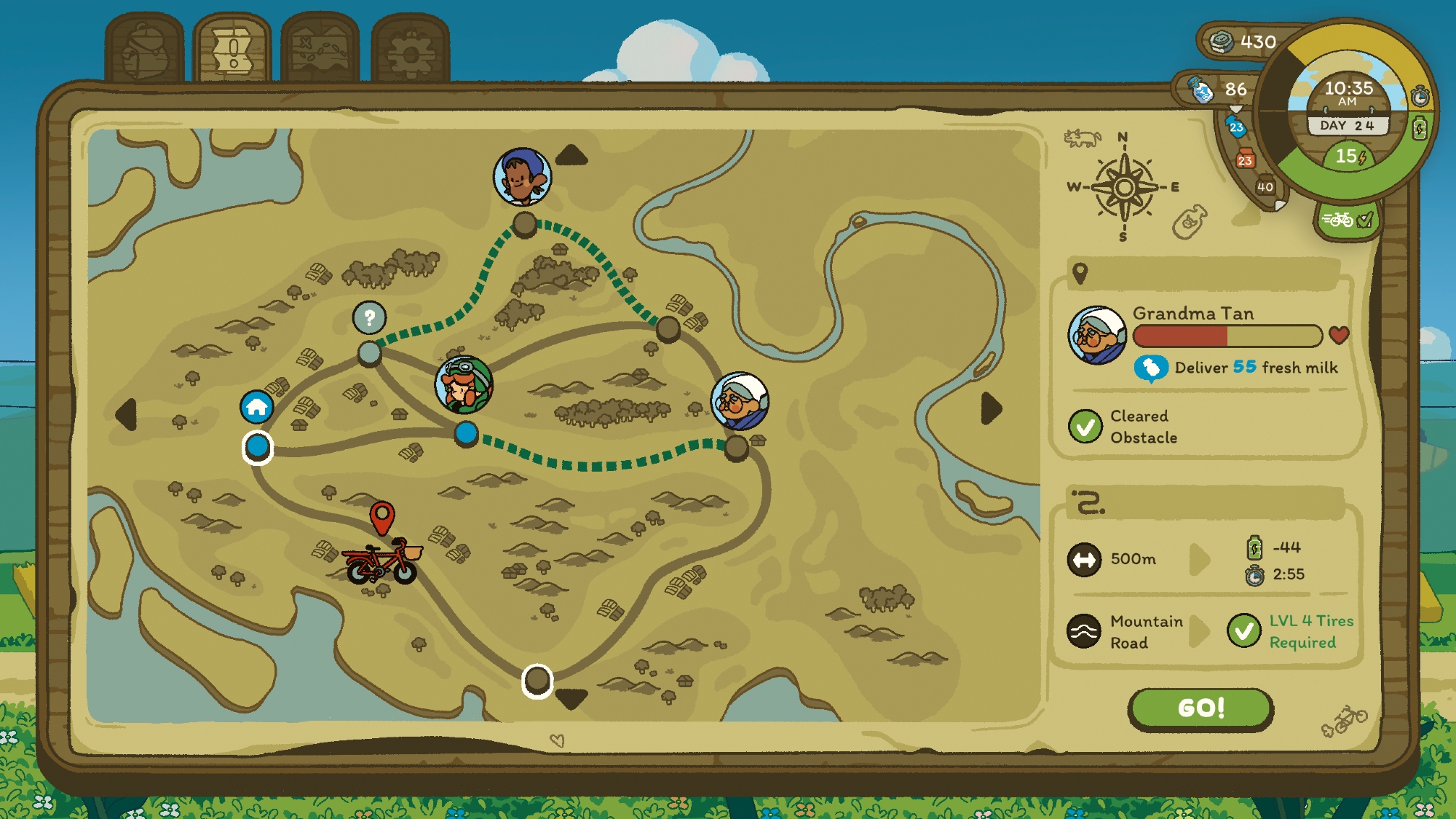This screenshot has height=819, width=1456.
Task: Select the home marker on the map
Action: point(257,407)
